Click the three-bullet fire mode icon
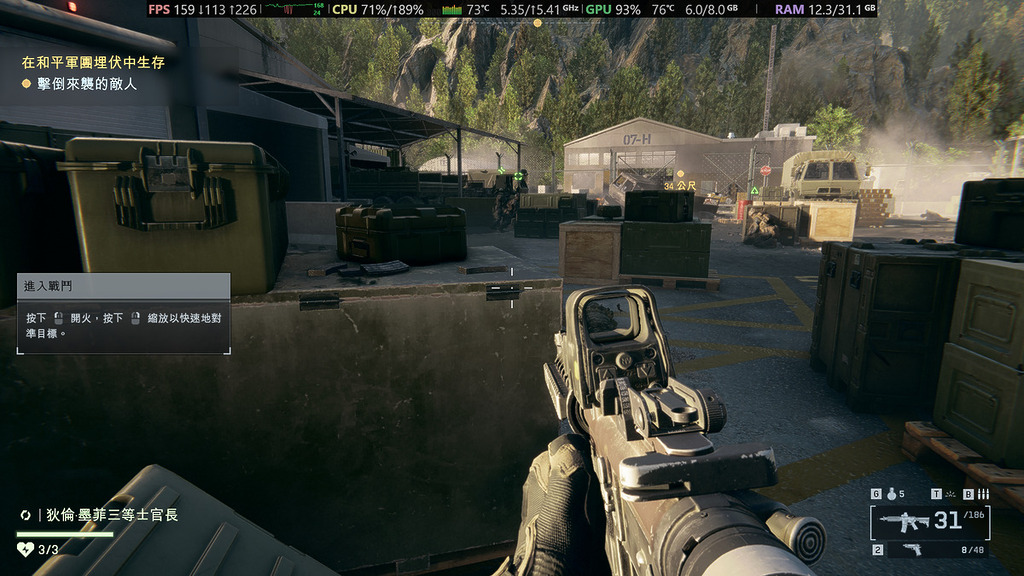Screen dimensions: 1024x576 [x=983, y=494]
